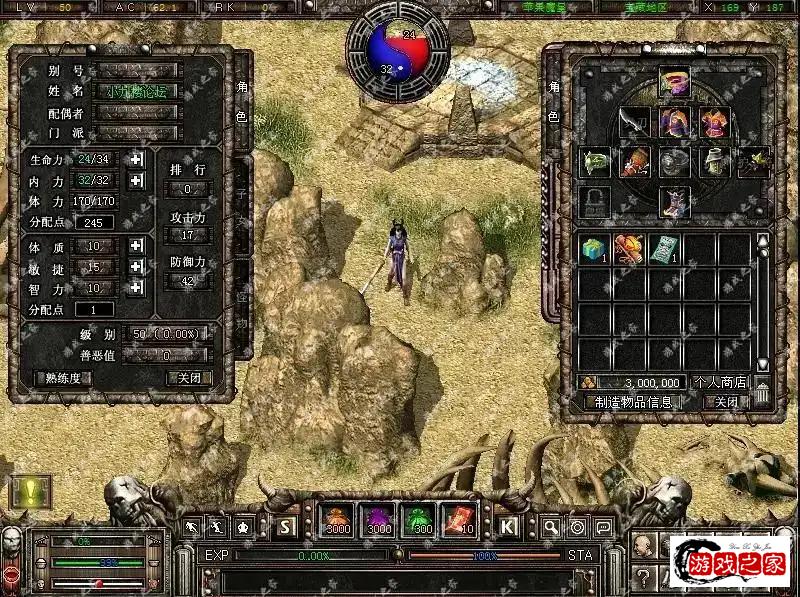Click the magnifying glass search button

tap(551, 526)
